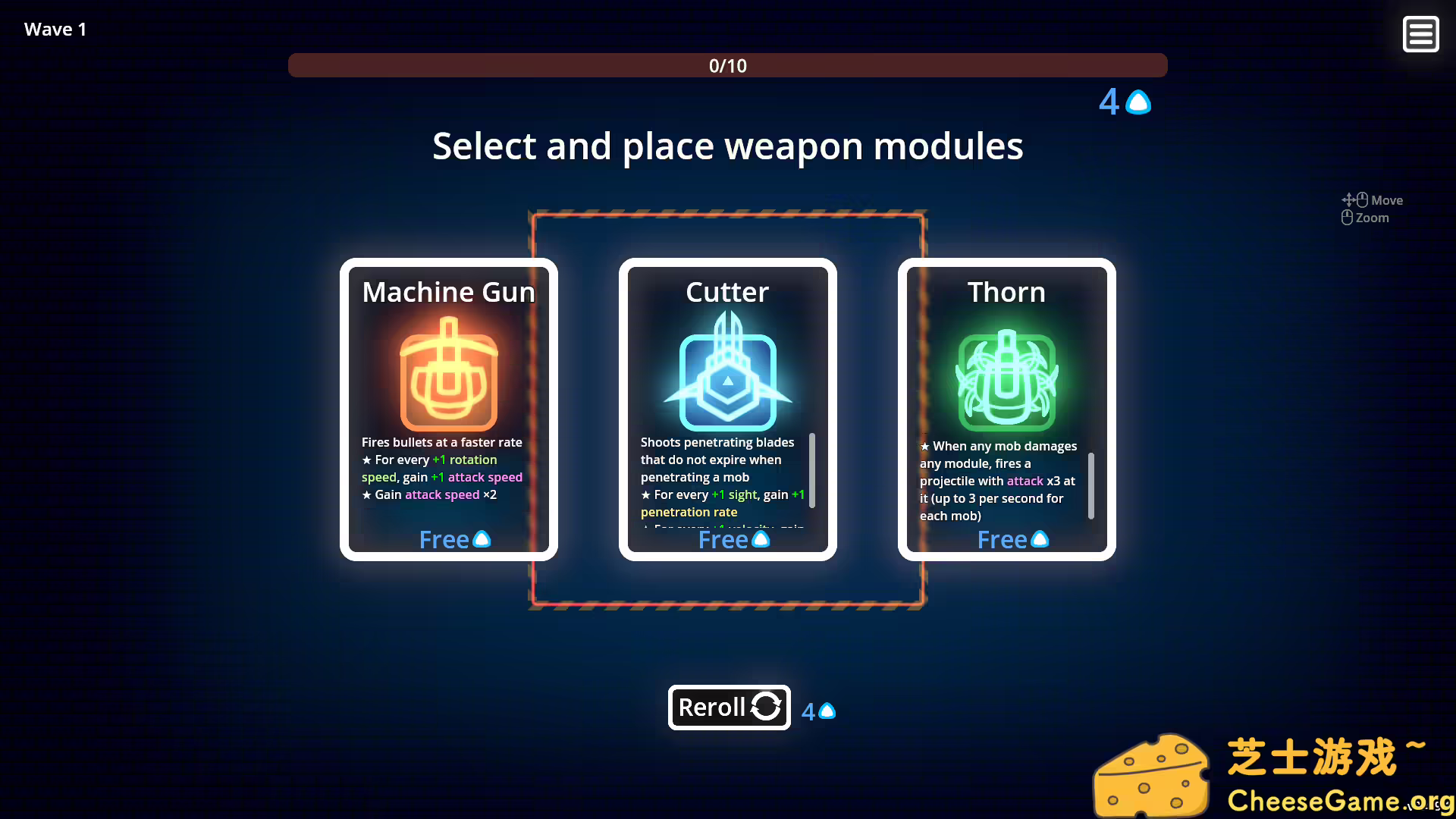
Task: Click the droplet icon beside the Reroll button
Action: [826, 711]
